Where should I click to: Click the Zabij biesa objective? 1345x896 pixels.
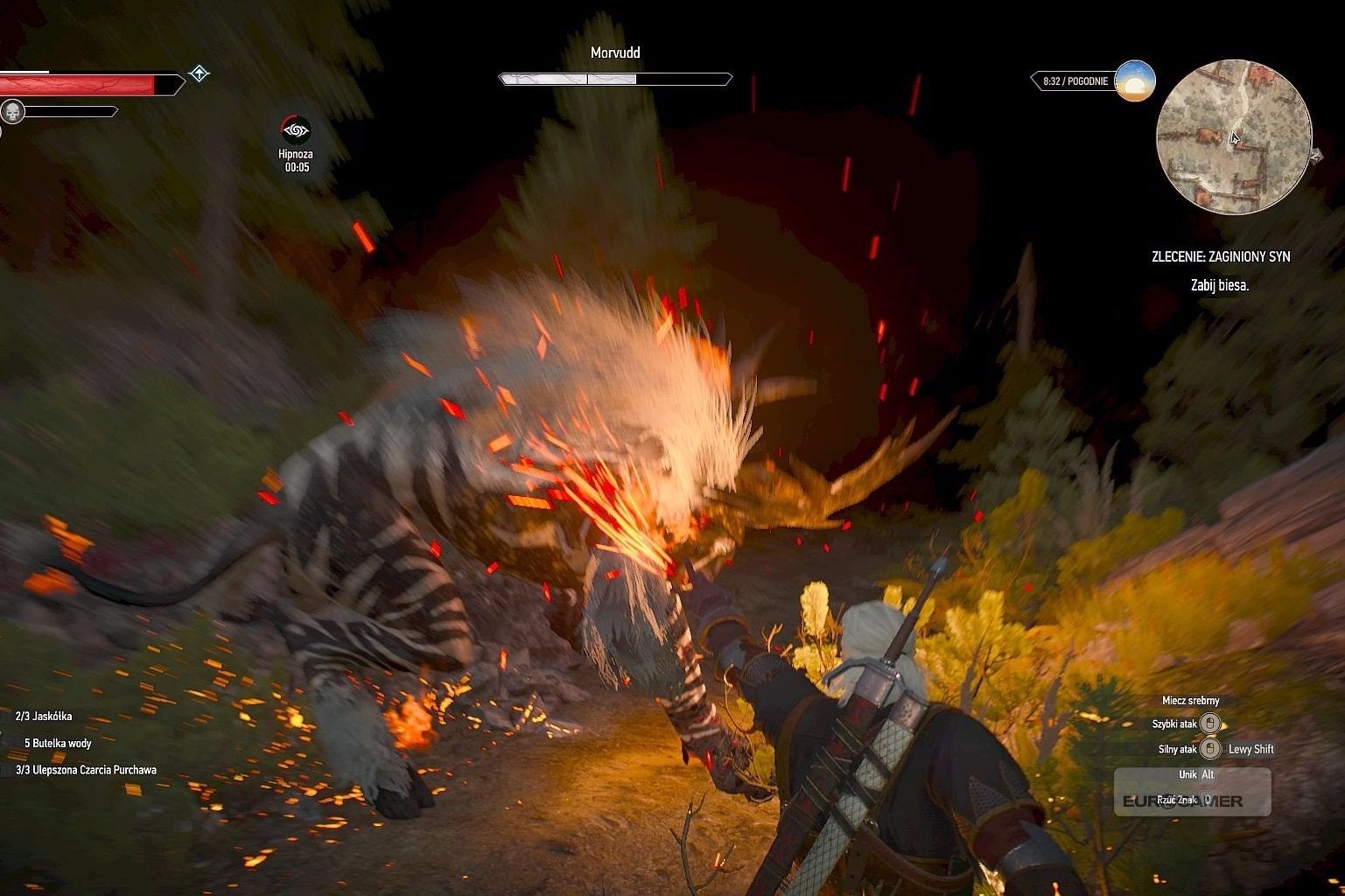1219,285
